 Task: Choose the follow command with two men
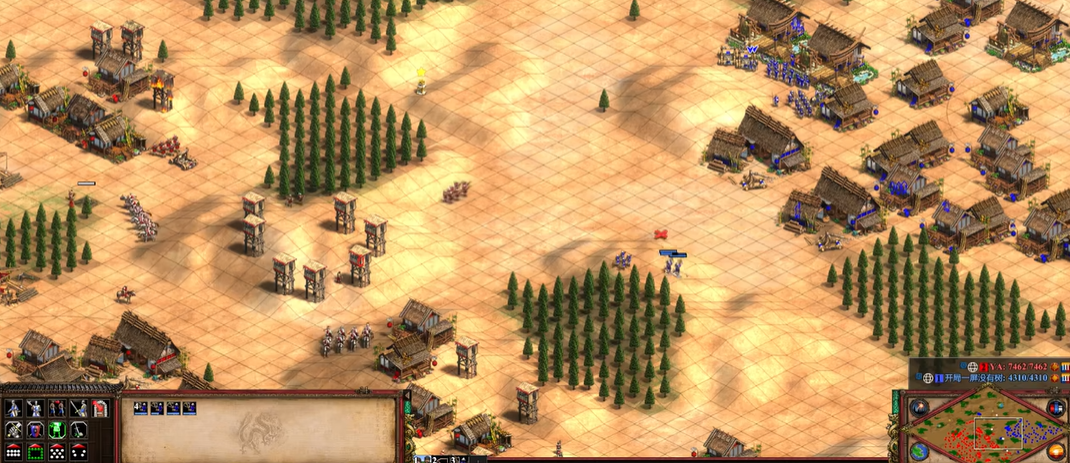click(57, 408)
